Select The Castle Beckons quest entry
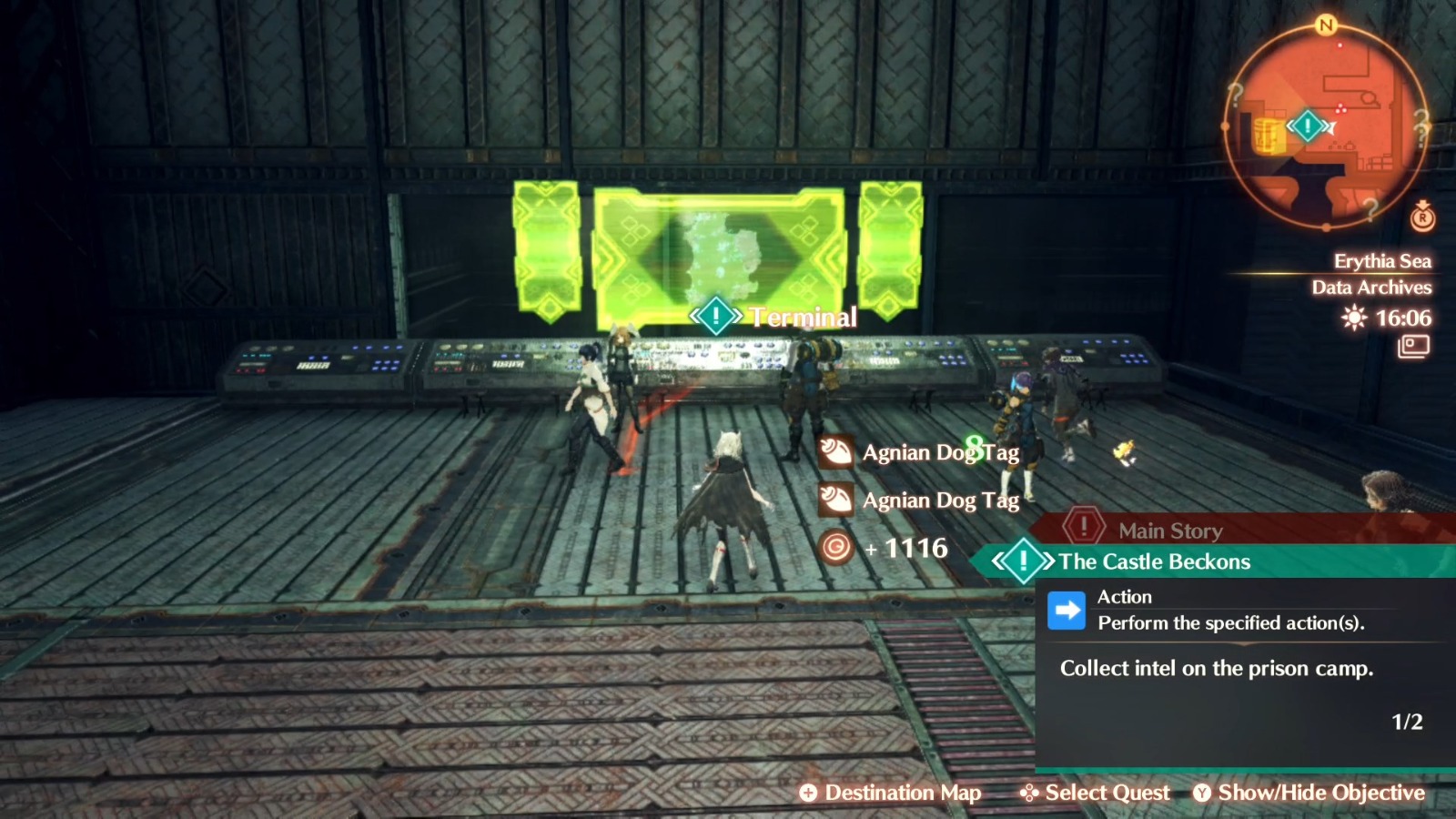This screenshot has width=1456, height=819. tap(1154, 562)
